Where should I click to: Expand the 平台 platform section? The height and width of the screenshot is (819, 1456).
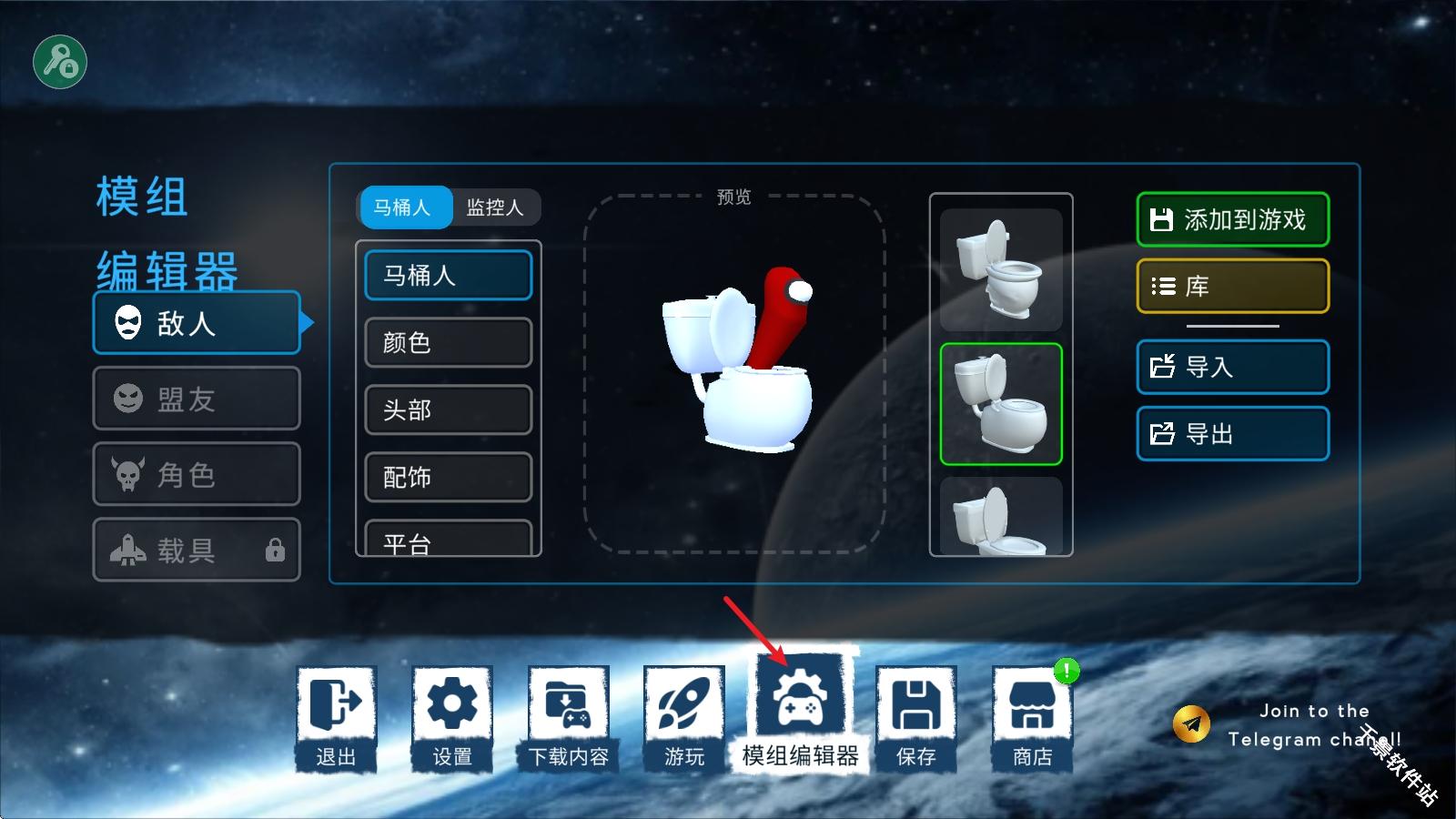point(448,540)
